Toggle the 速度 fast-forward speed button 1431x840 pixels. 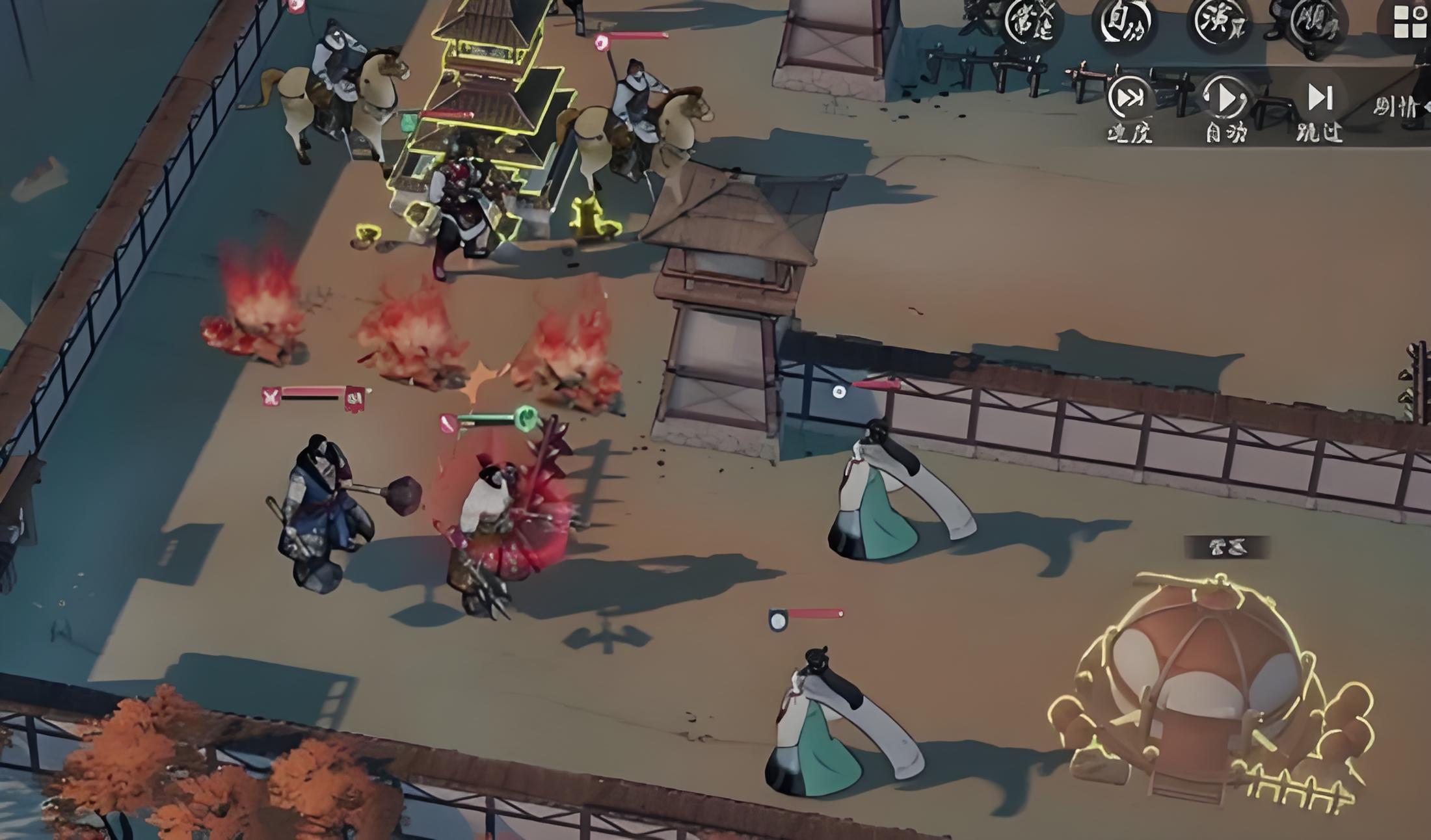click(x=1130, y=99)
